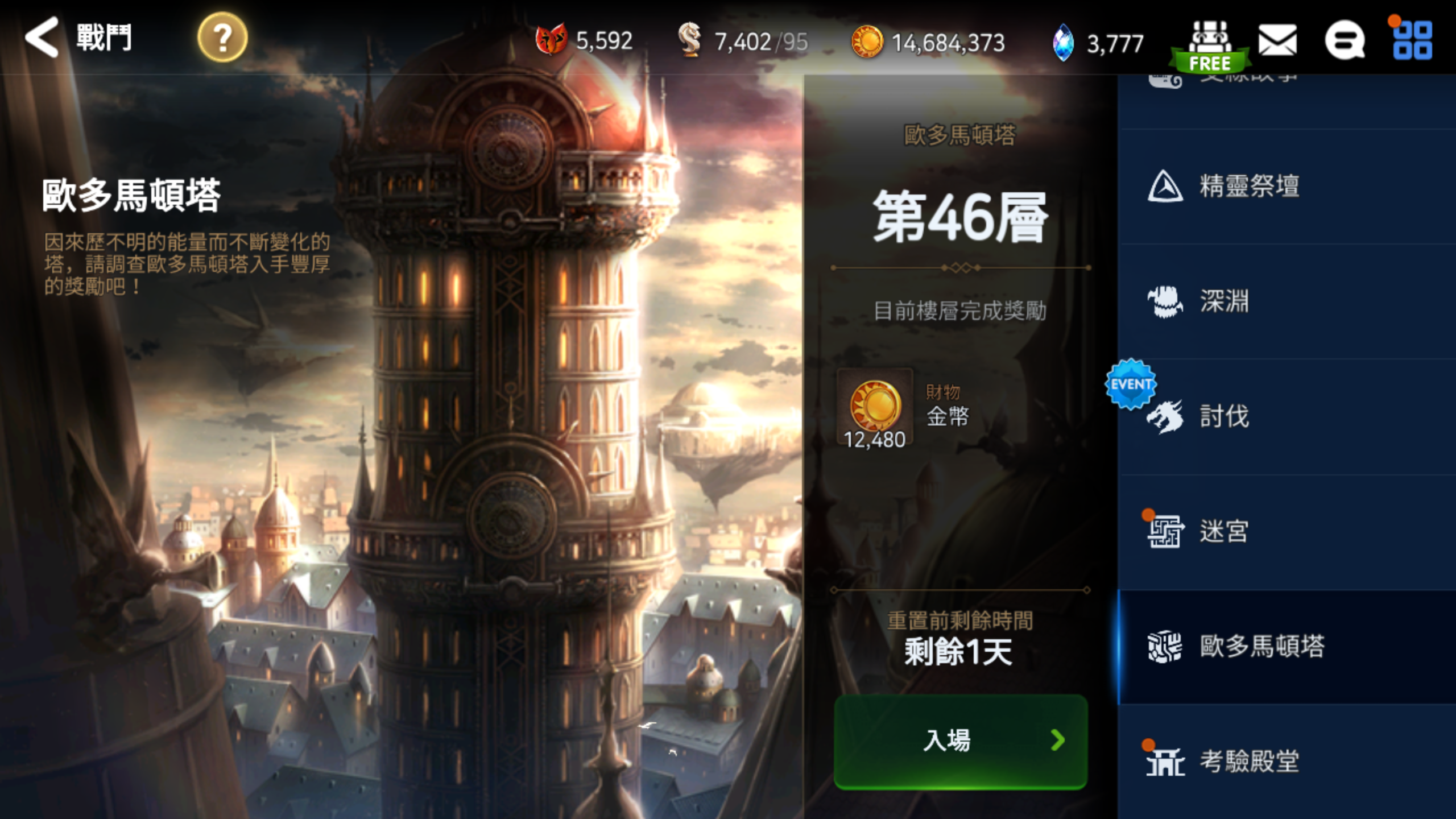The image size is (1456, 819).
Task: Open the mail envelope icon
Action: click(x=1278, y=40)
